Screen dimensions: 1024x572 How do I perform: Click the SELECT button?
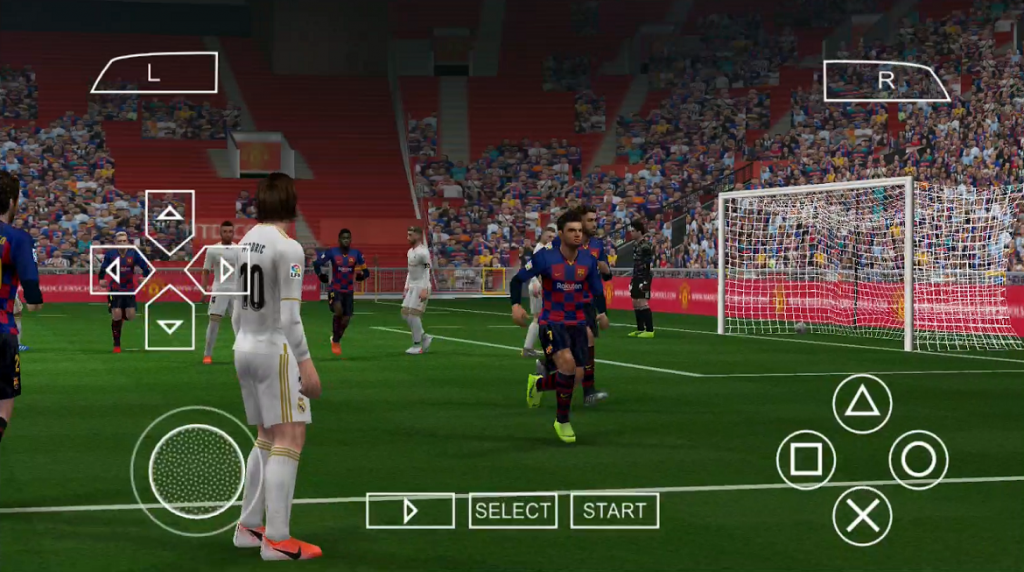(513, 511)
